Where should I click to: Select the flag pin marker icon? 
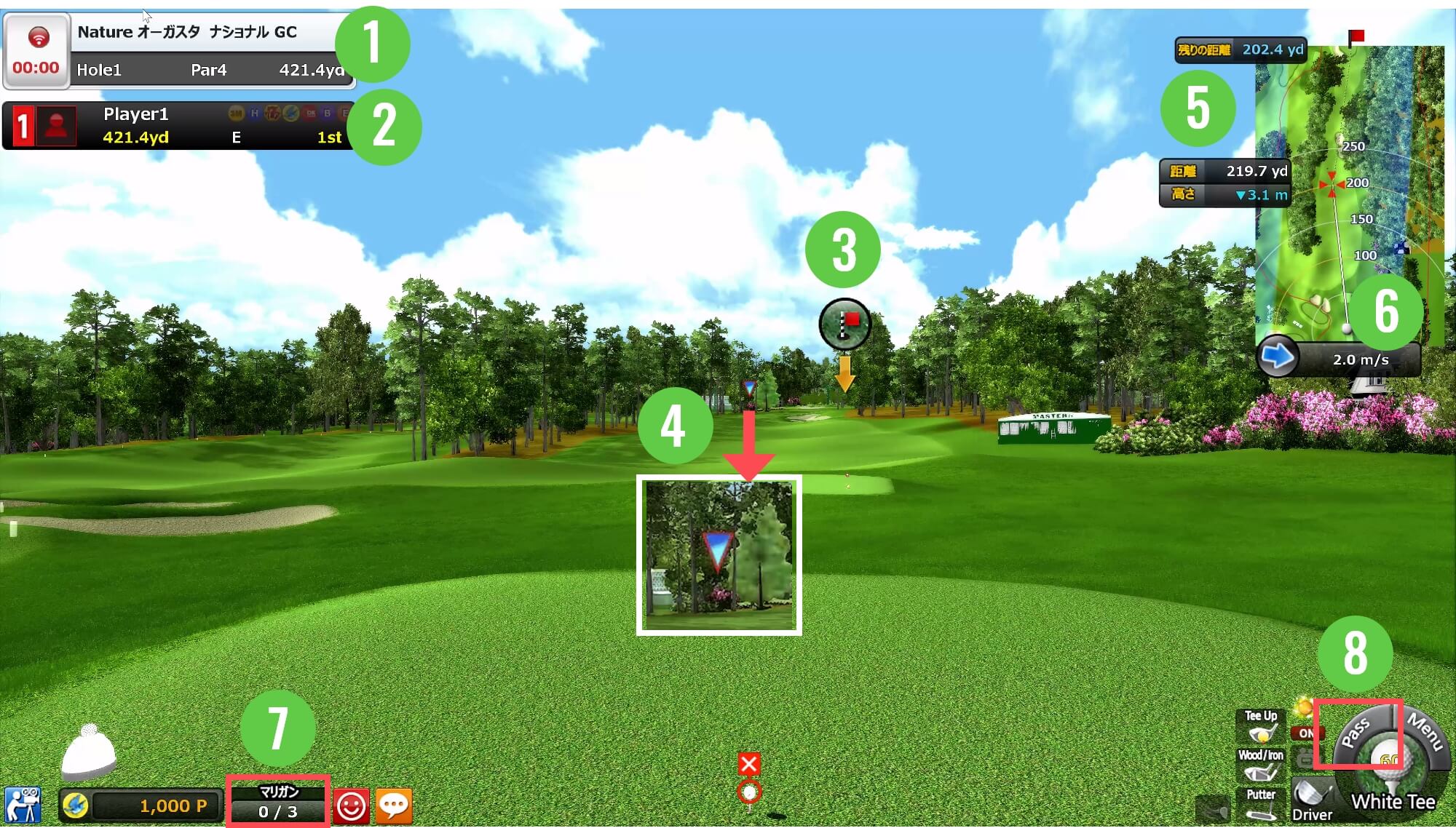[x=844, y=324]
